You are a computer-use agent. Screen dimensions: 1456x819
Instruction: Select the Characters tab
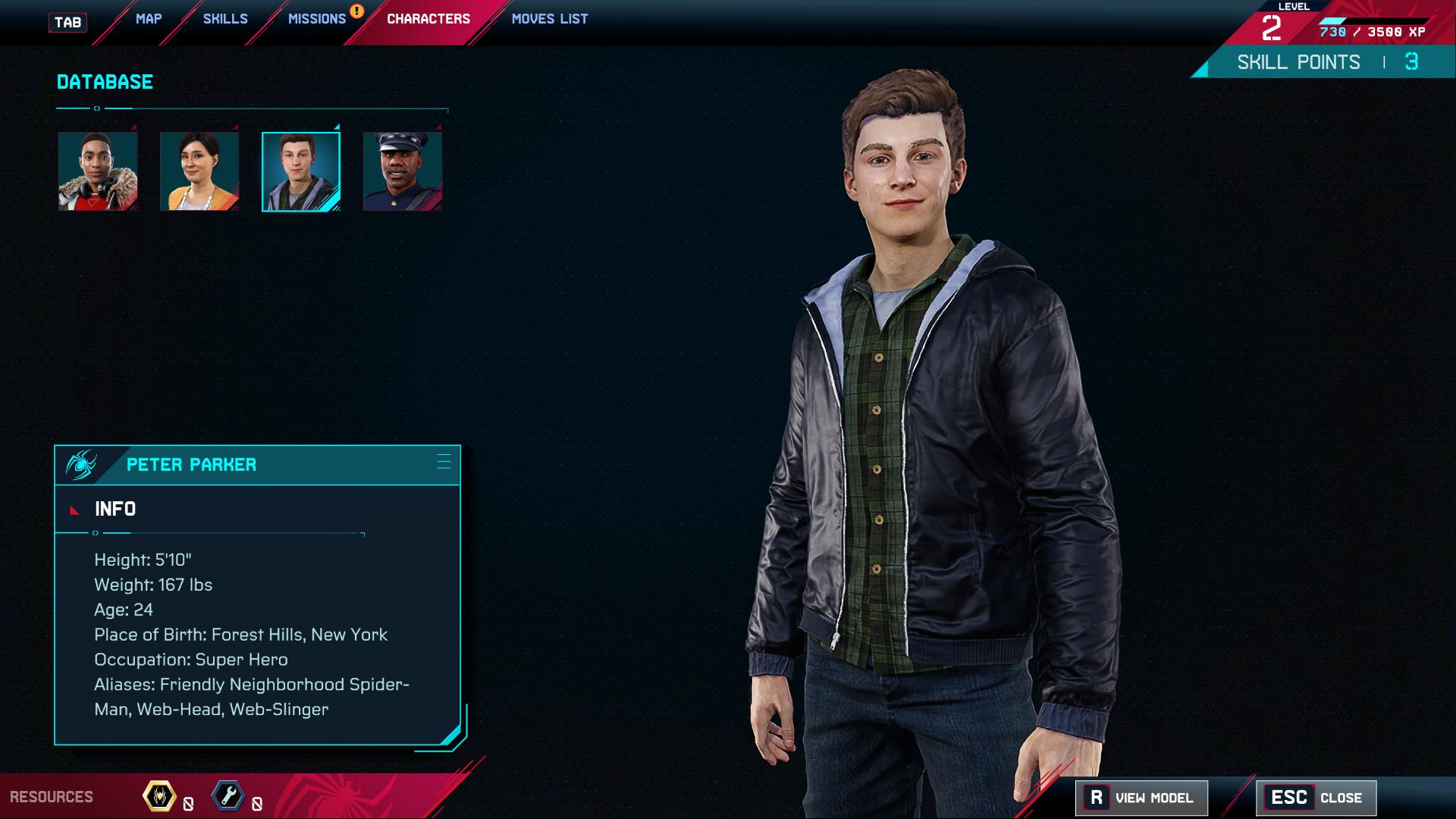point(428,19)
